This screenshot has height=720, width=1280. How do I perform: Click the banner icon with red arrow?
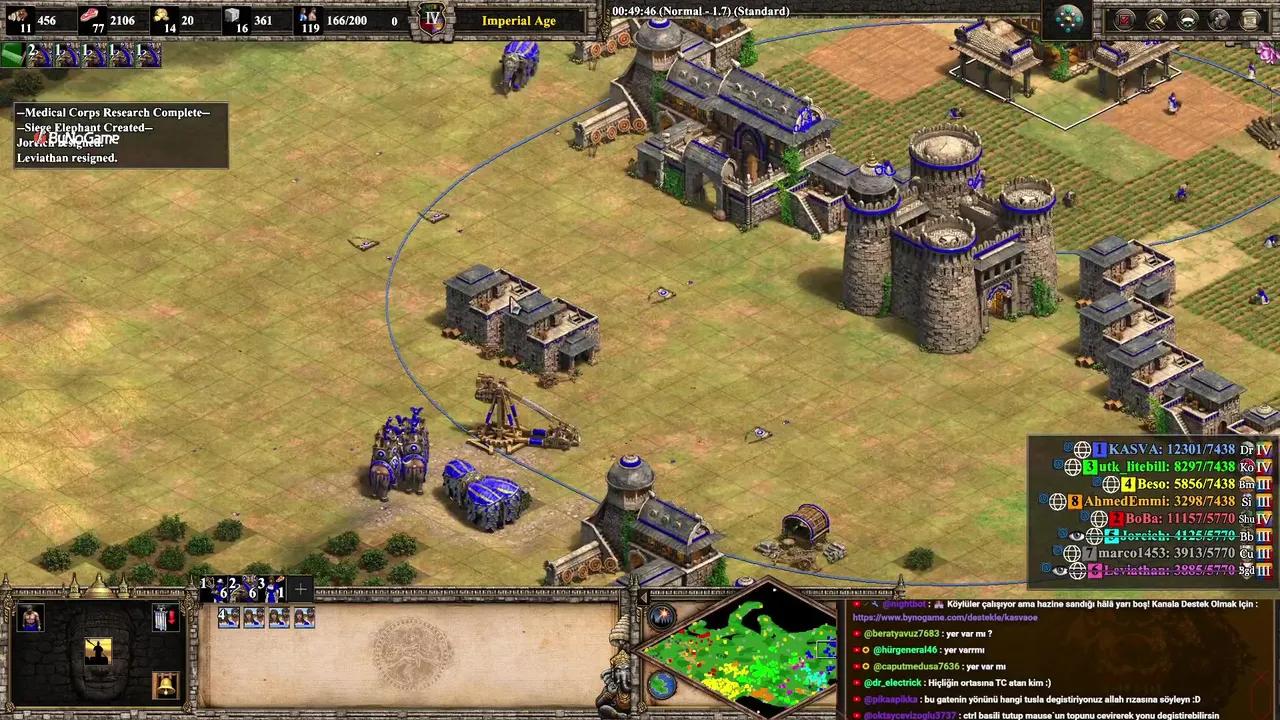(166, 618)
